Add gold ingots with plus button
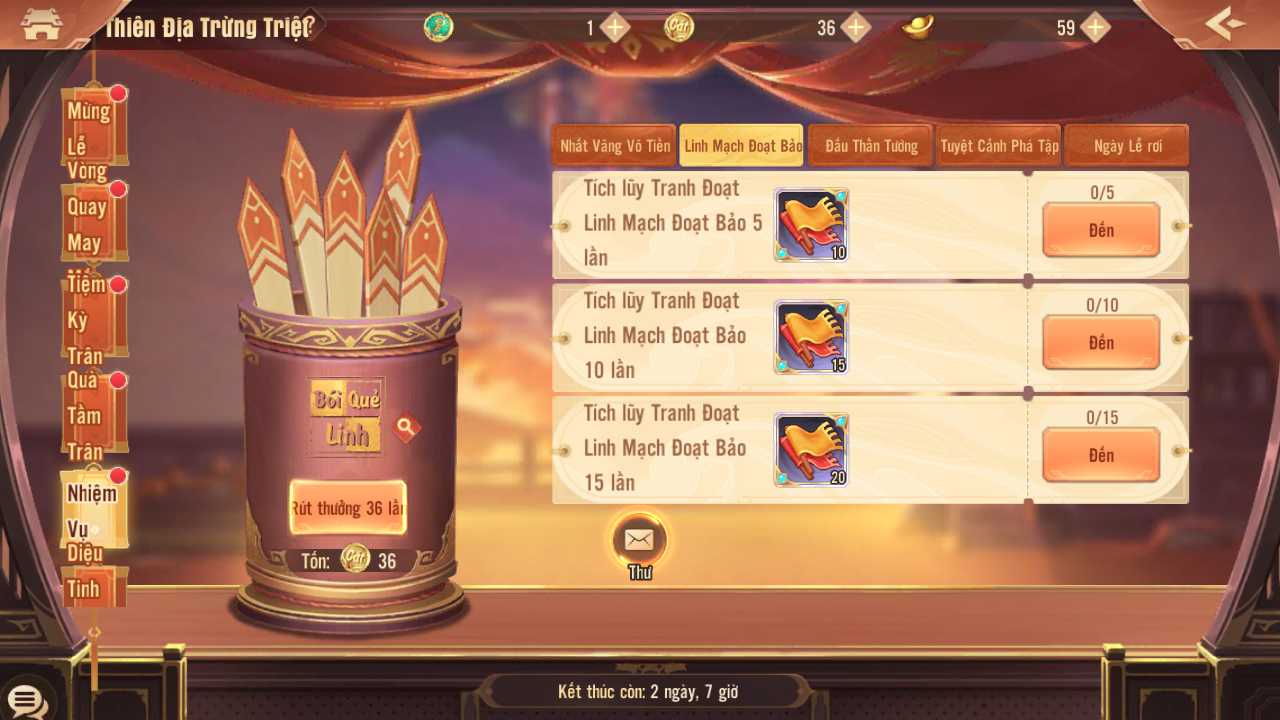Screen dimensions: 1280x720 (1096, 27)
